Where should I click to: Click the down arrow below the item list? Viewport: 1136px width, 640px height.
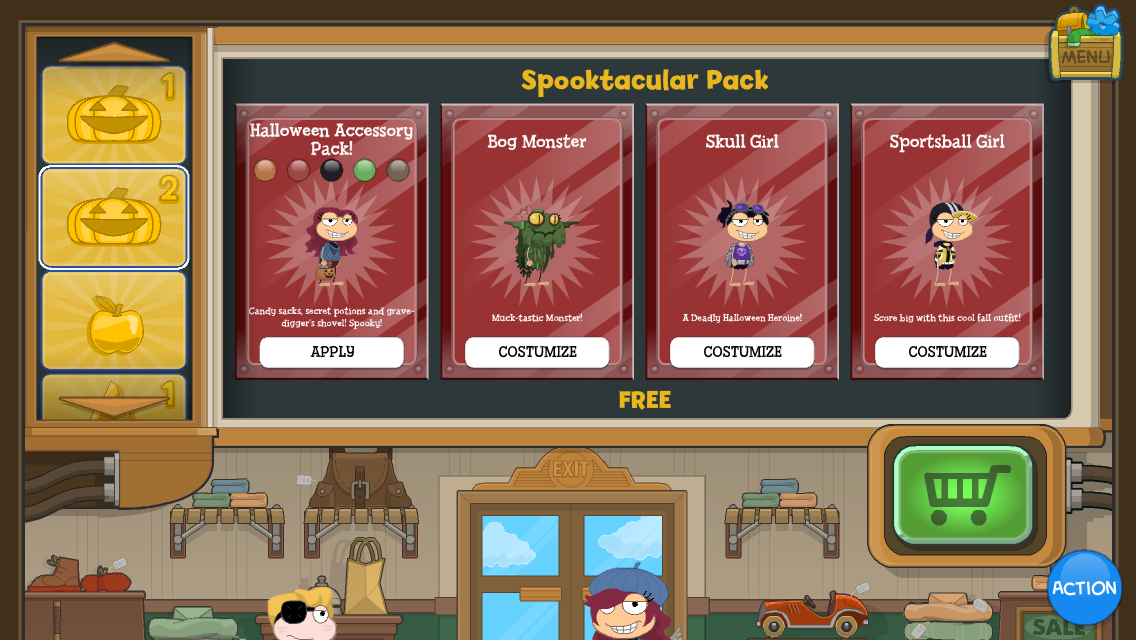pyautogui.click(x=114, y=406)
